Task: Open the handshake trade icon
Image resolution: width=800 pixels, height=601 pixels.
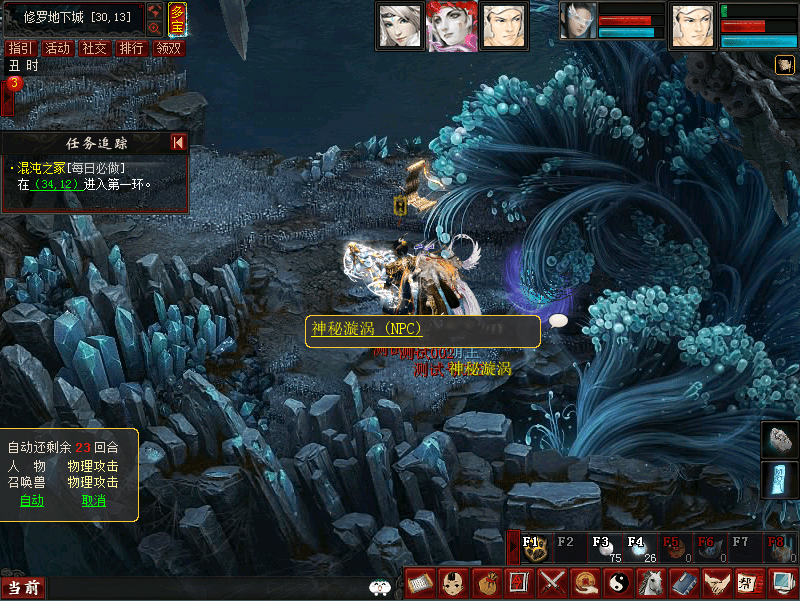Action: pyautogui.click(x=715, y=582)
